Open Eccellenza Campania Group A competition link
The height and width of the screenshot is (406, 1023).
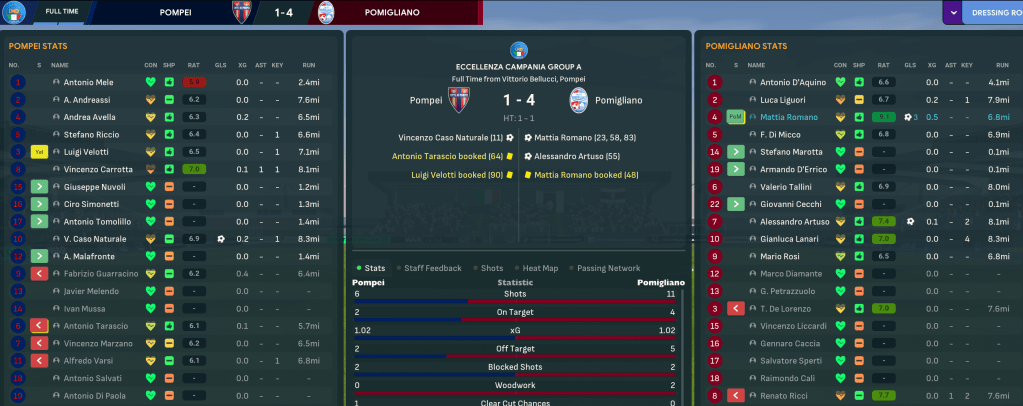[519, 66]
